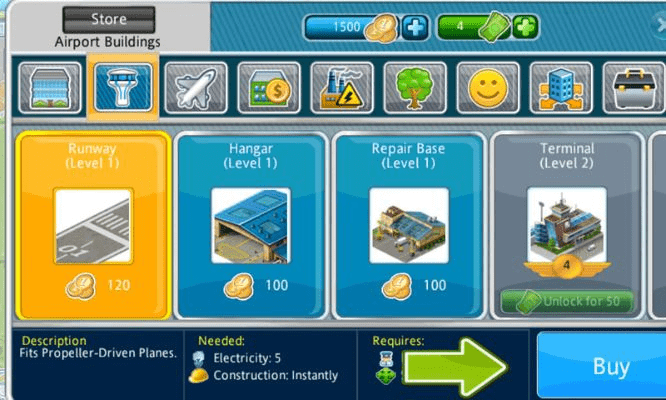The height and width of the screenshot is (400, 666).
Task: Open the smiley face category tab
Action: tap(487, 88)
